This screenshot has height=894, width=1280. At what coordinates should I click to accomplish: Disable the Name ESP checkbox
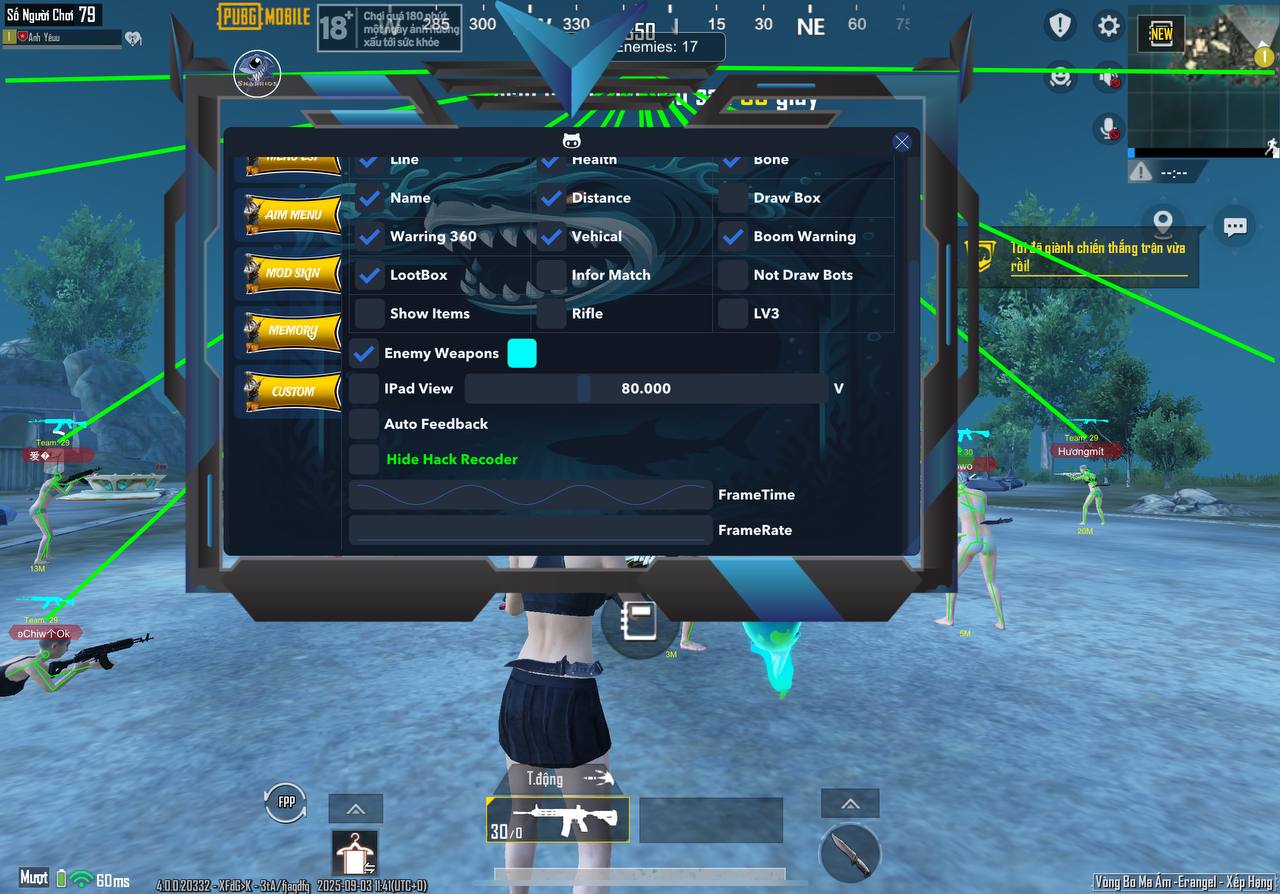[369, 198]
